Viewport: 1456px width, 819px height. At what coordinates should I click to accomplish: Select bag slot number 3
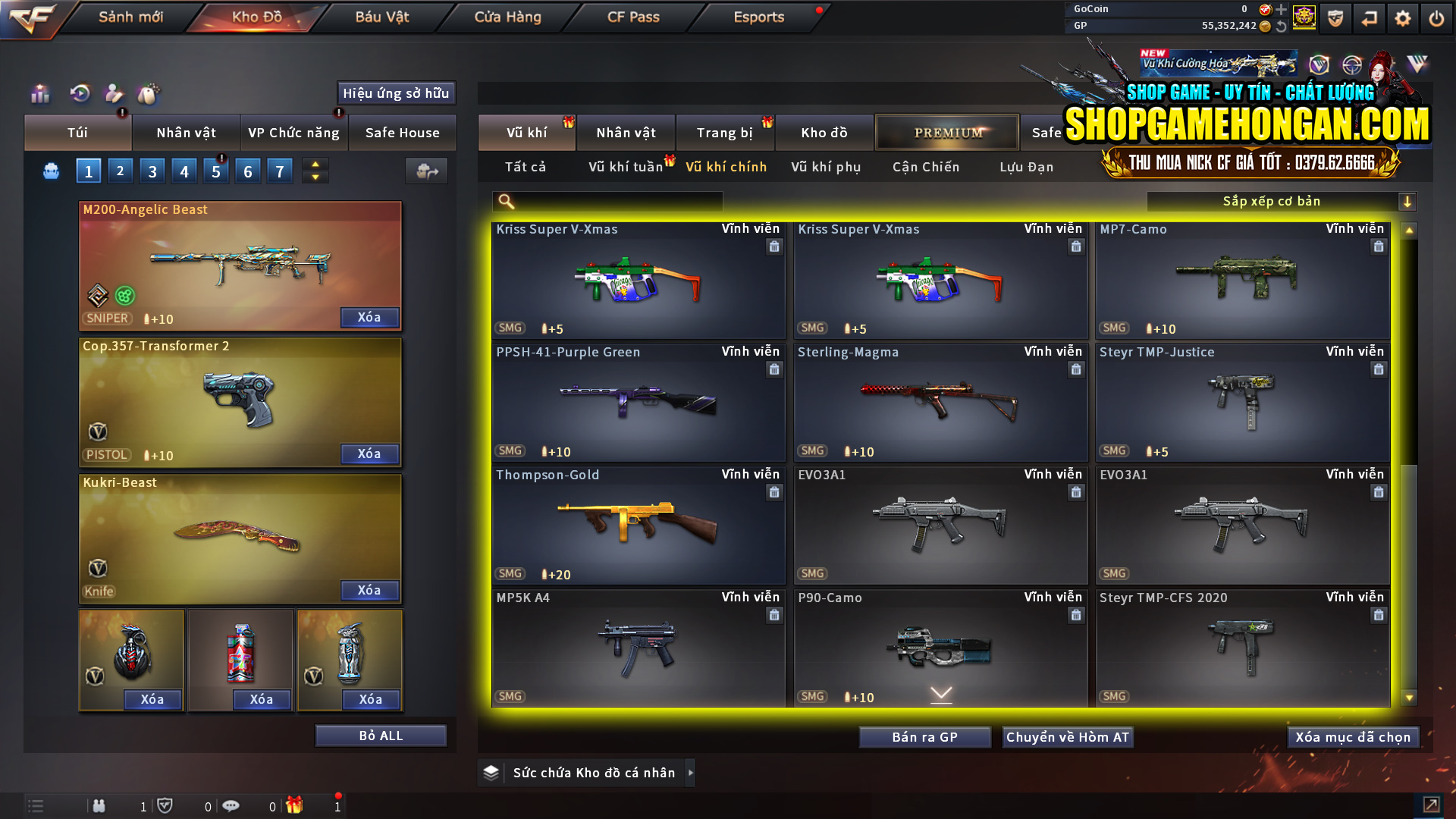[152, 170]
